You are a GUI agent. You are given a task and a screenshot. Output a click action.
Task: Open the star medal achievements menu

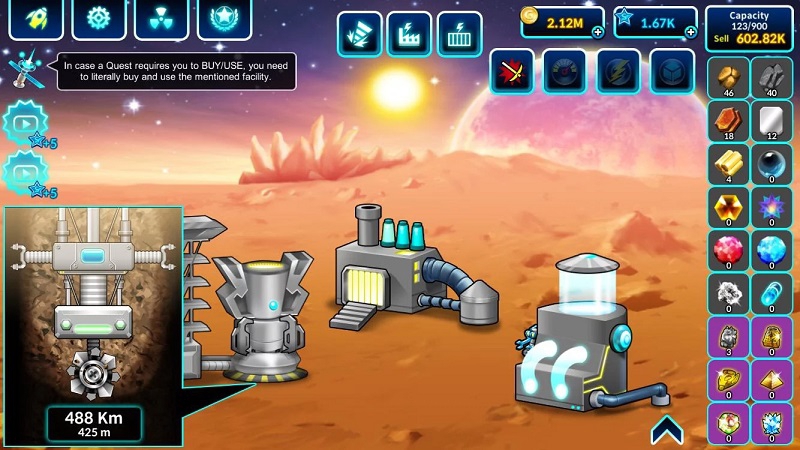click(x=223, y=18)
